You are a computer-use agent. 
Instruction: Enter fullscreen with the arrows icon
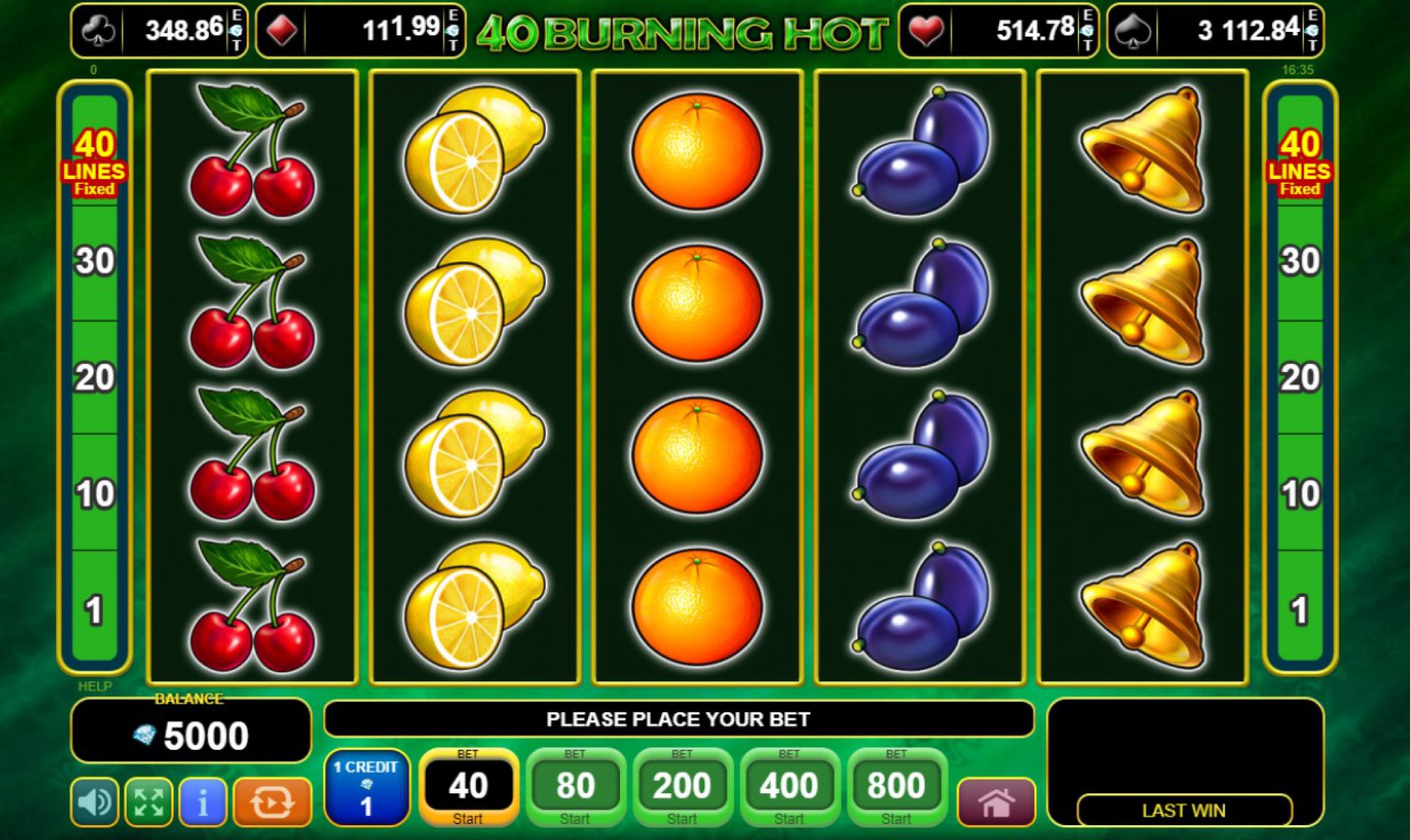(x=149, y=802)
